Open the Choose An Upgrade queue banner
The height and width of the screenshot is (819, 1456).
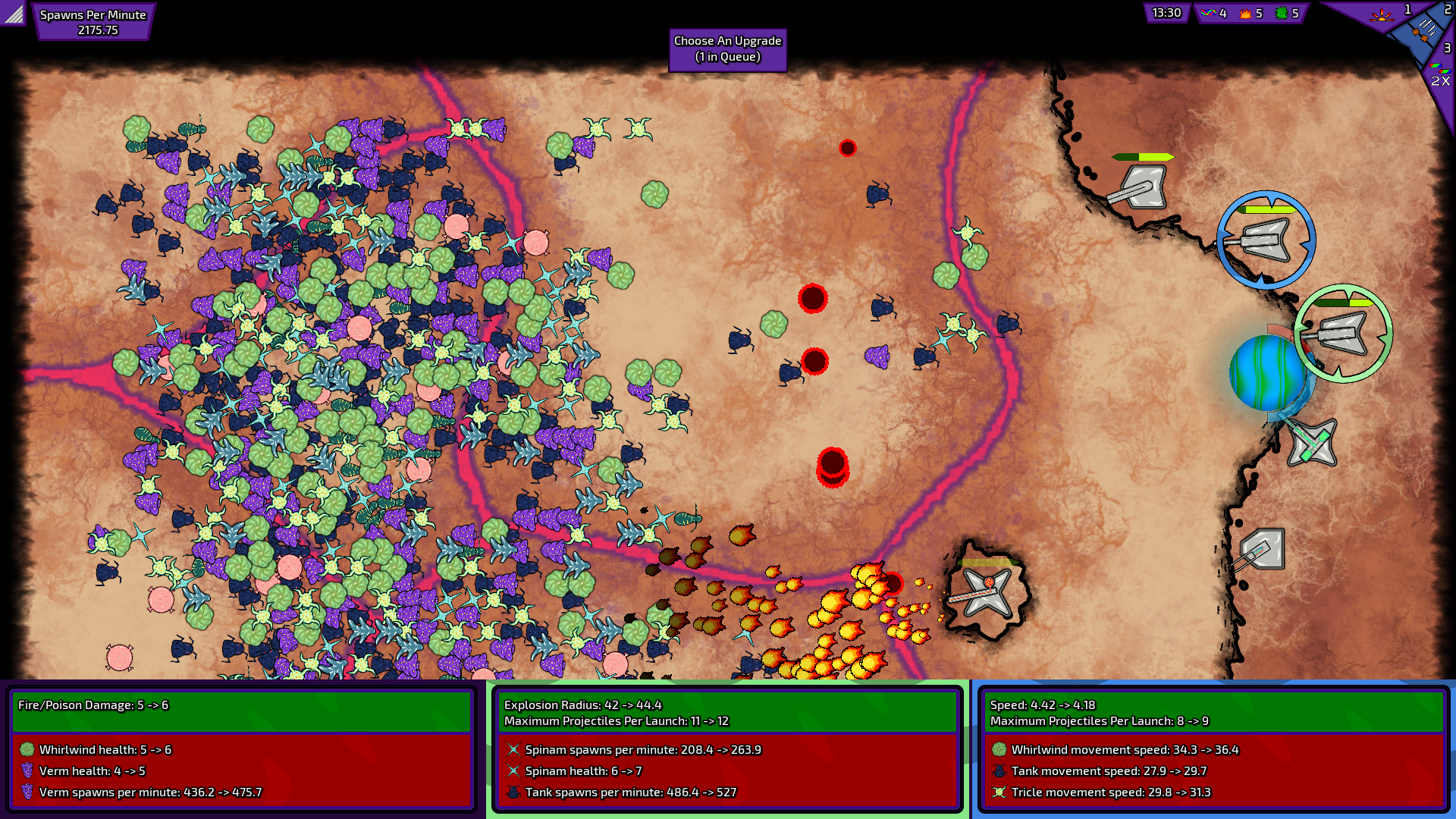tap(727, 50)
